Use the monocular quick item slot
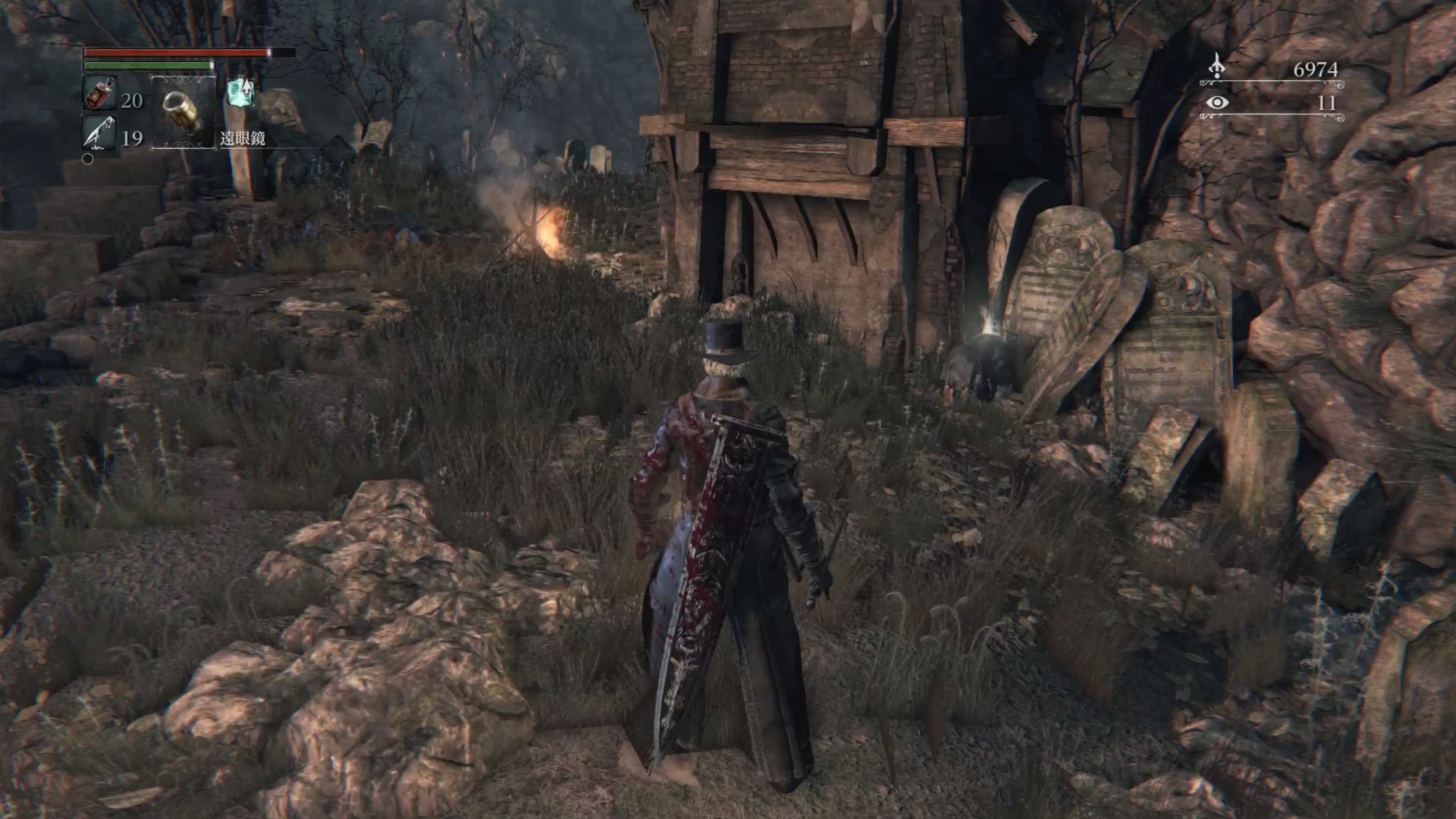This screenshot has width=1456, height=819. [182, 112]
